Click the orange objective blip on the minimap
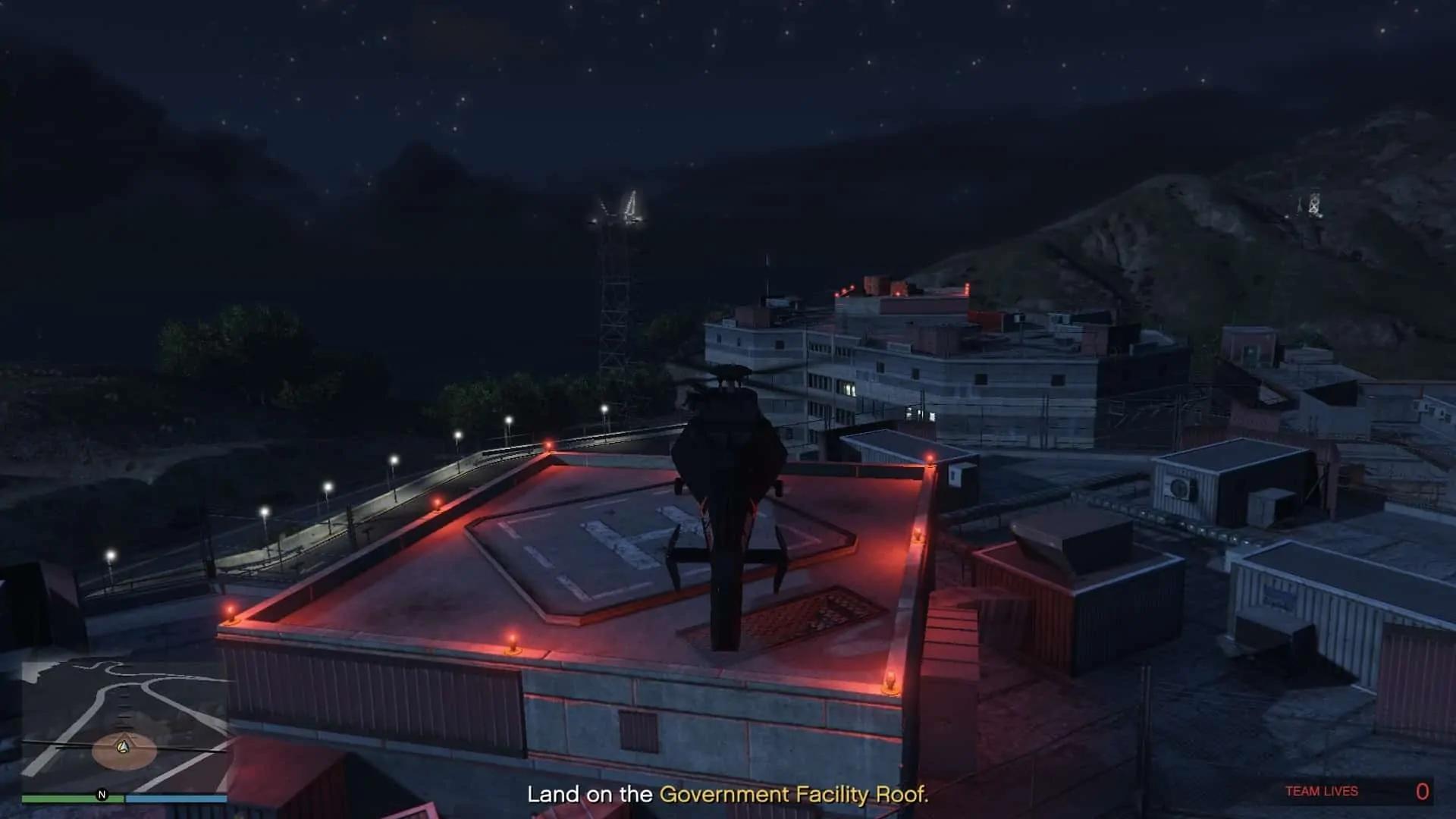Viewport: 1456px width, 819px height. [x=123, y=749]
